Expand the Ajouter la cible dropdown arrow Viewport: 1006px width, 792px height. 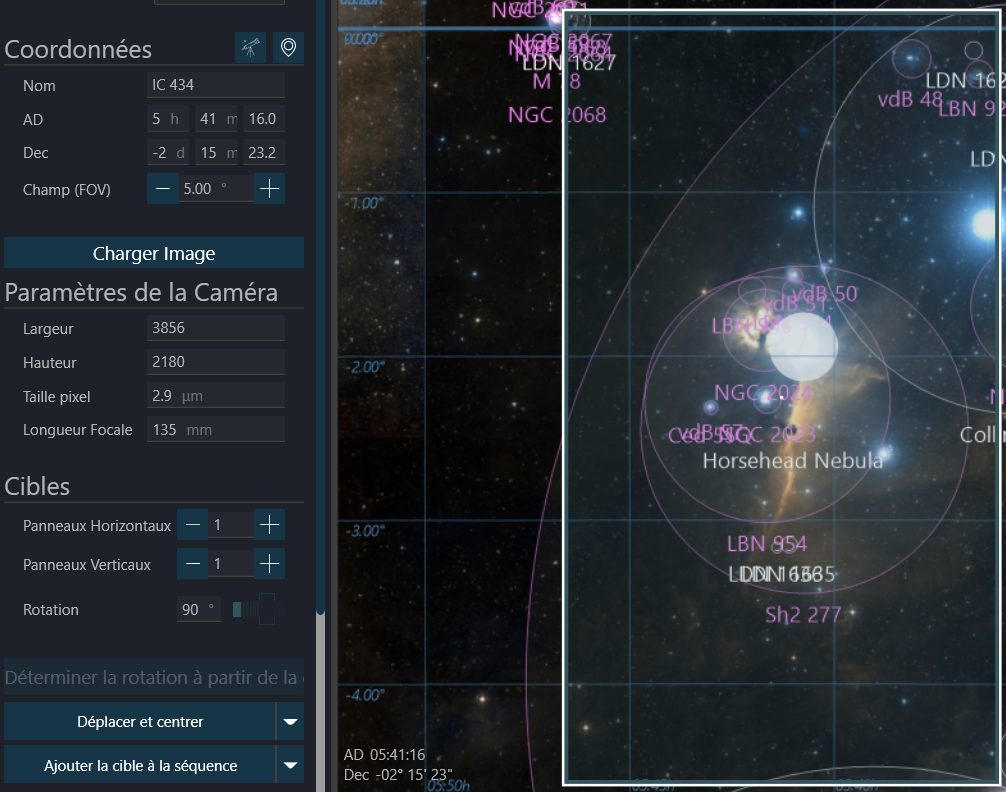[x=290, y=766]
